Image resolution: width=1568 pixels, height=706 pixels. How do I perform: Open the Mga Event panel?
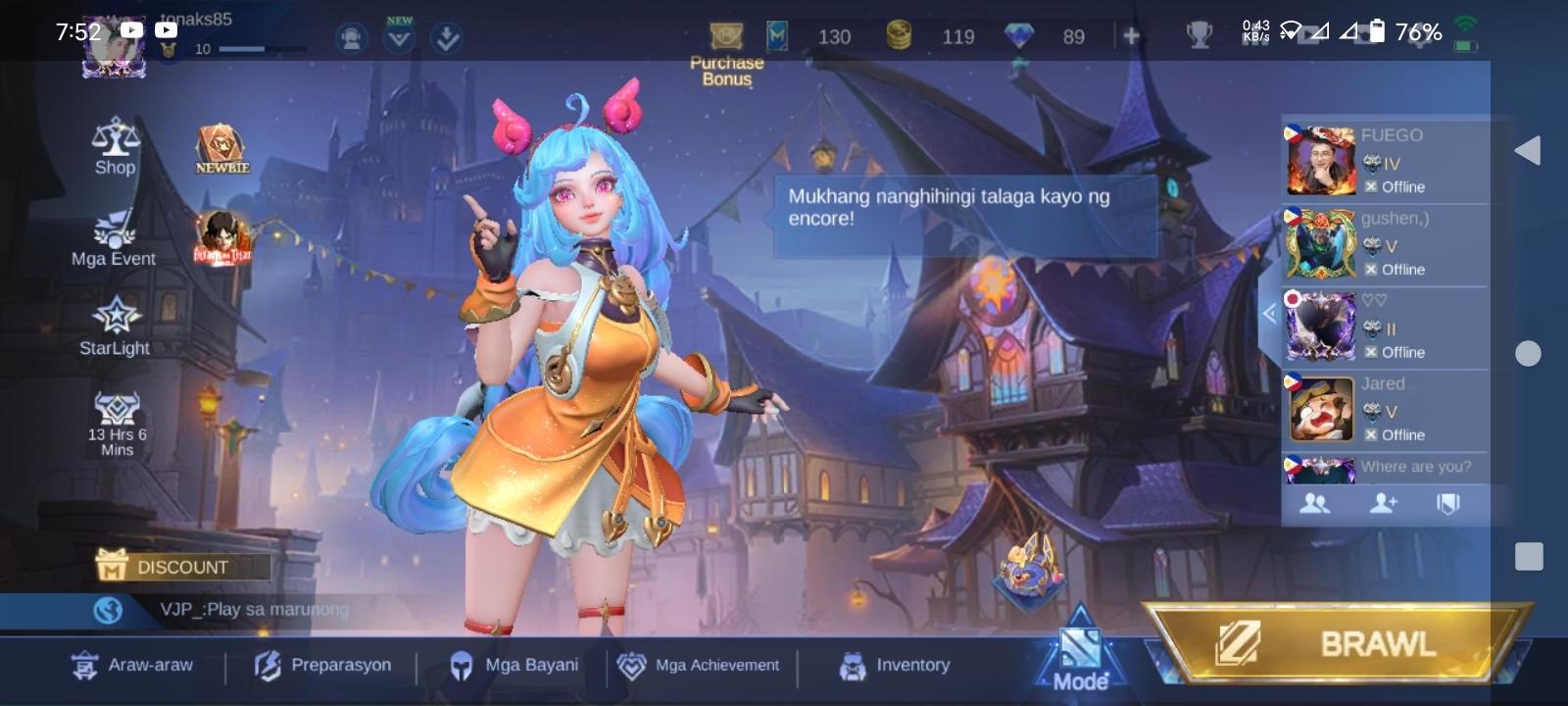tap(114, 238)
